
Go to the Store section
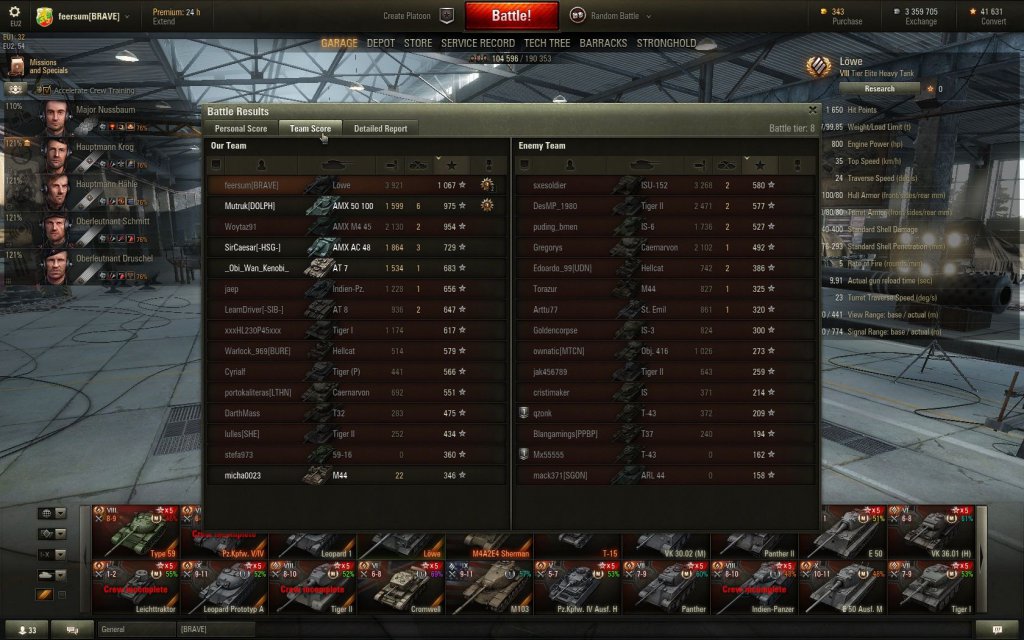tap(418, 44)
